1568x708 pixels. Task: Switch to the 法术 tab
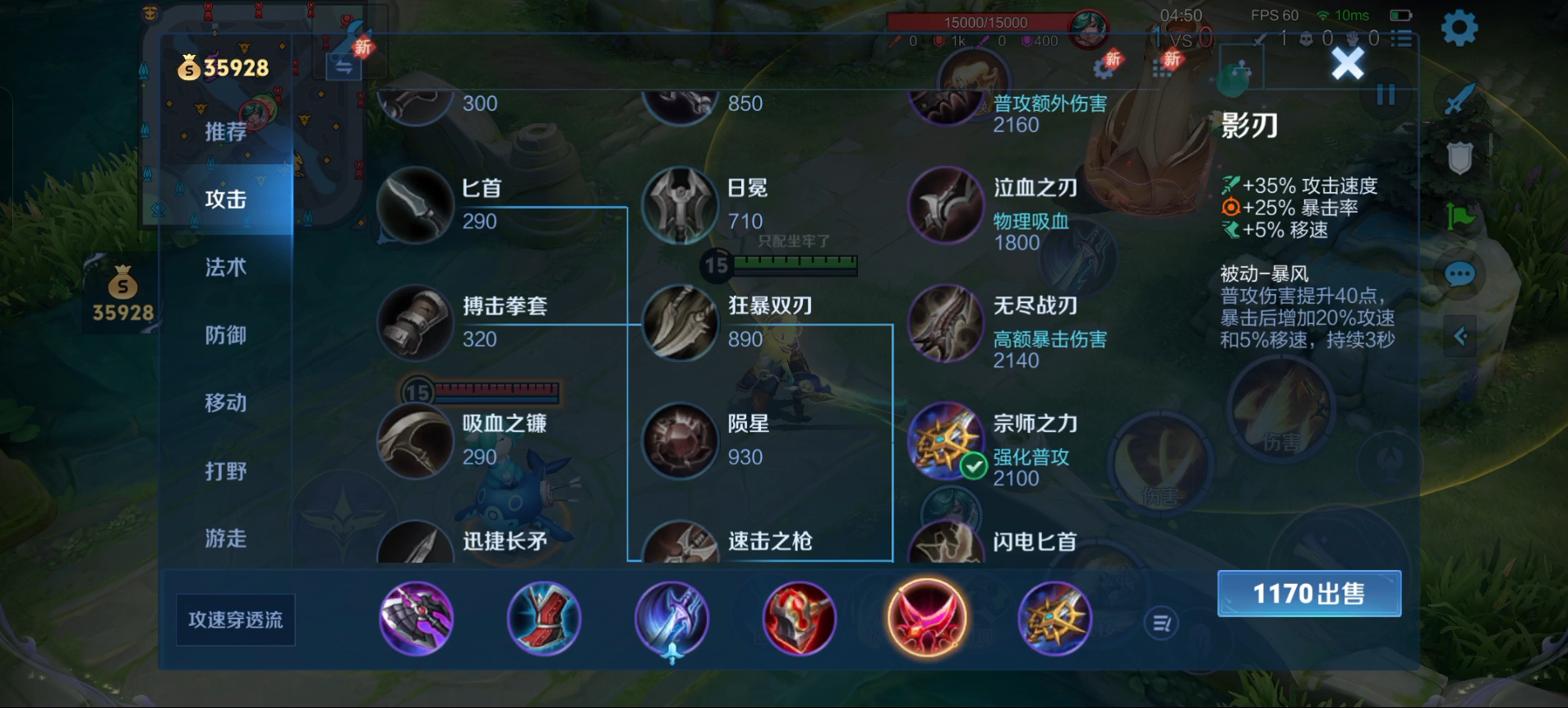pos(226,267)
